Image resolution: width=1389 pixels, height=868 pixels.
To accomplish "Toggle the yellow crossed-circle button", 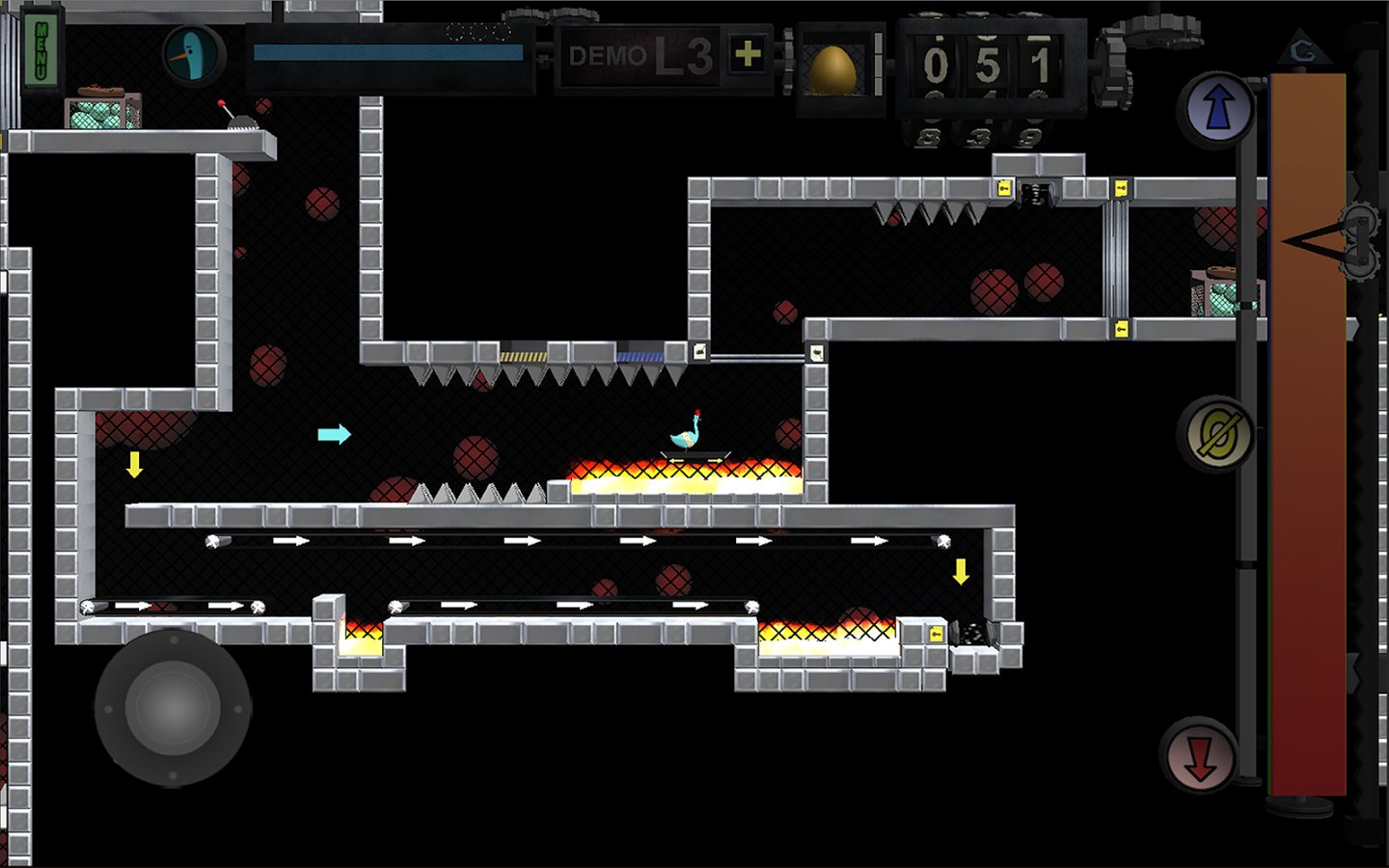I will [1217, 436].
